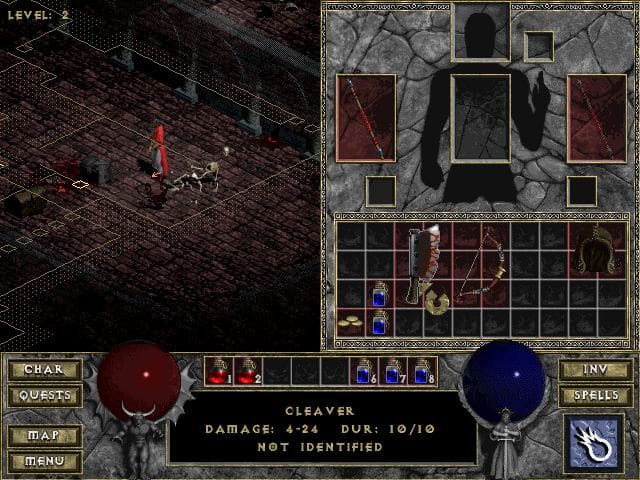
Task: Use the red potion in belt slot 1
Action: click(218, 371)
